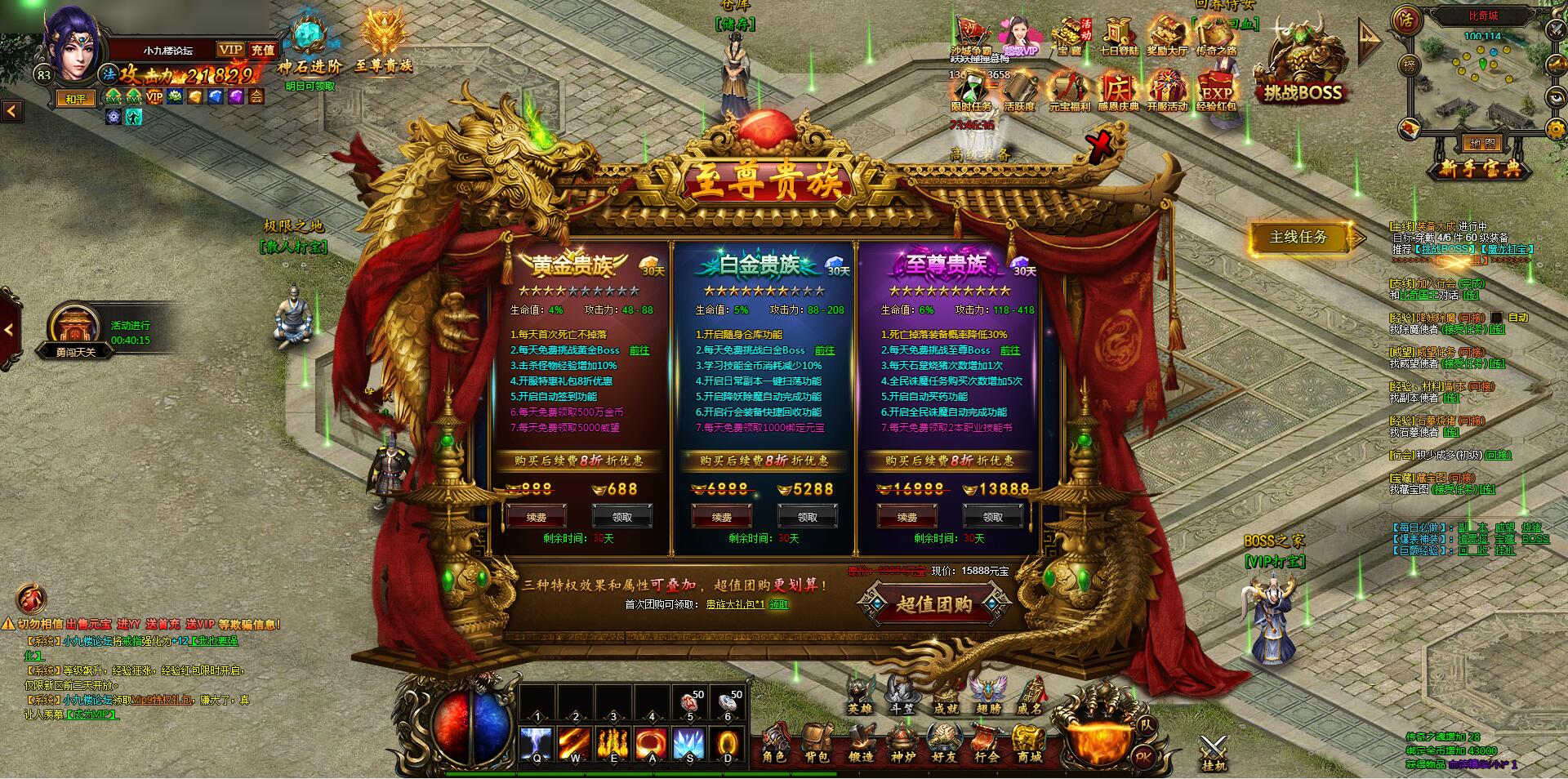
Task: Open the 和平 attack mode selector
Action: point(75,97)
